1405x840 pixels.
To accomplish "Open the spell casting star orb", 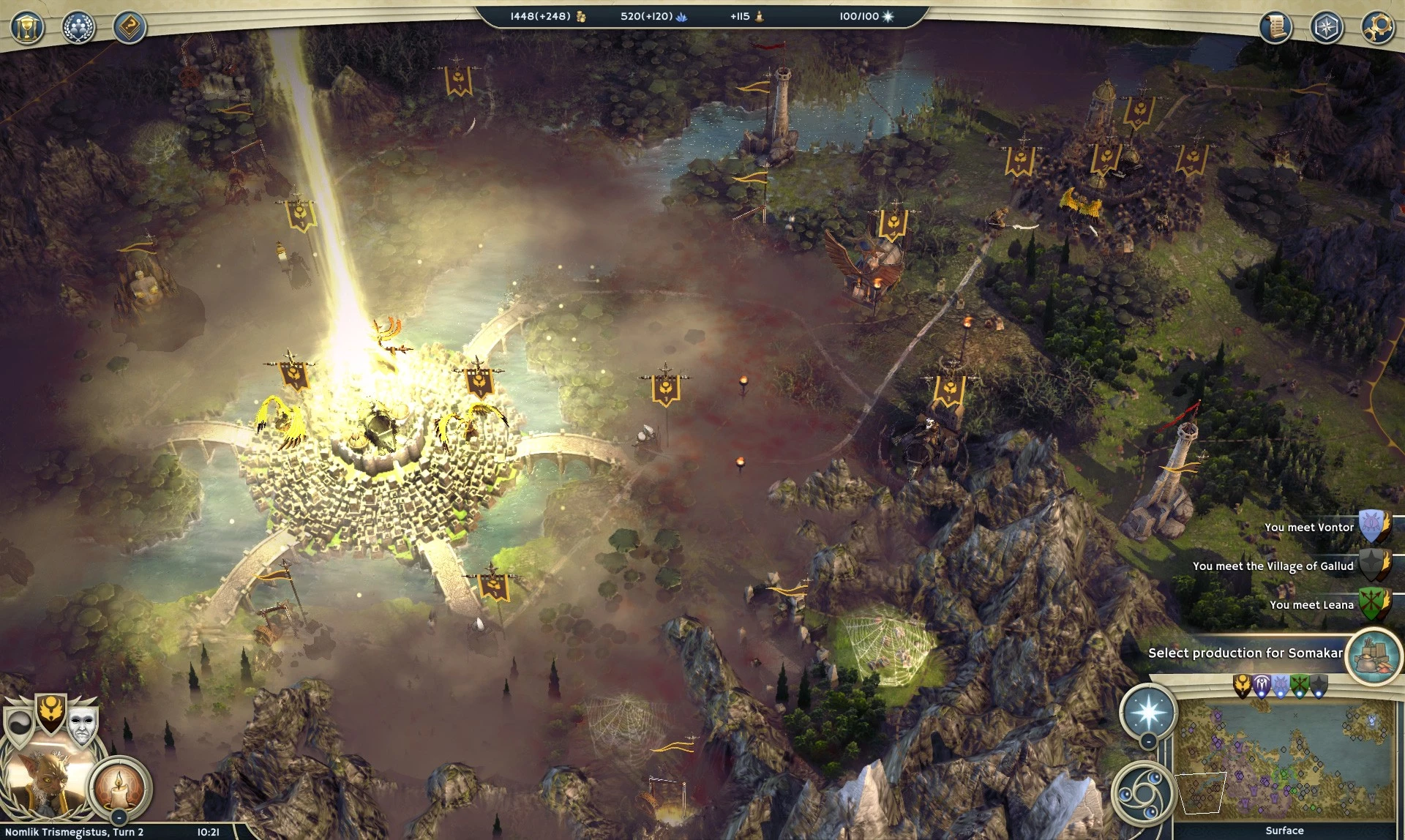I will click(x=1148, y=711).
